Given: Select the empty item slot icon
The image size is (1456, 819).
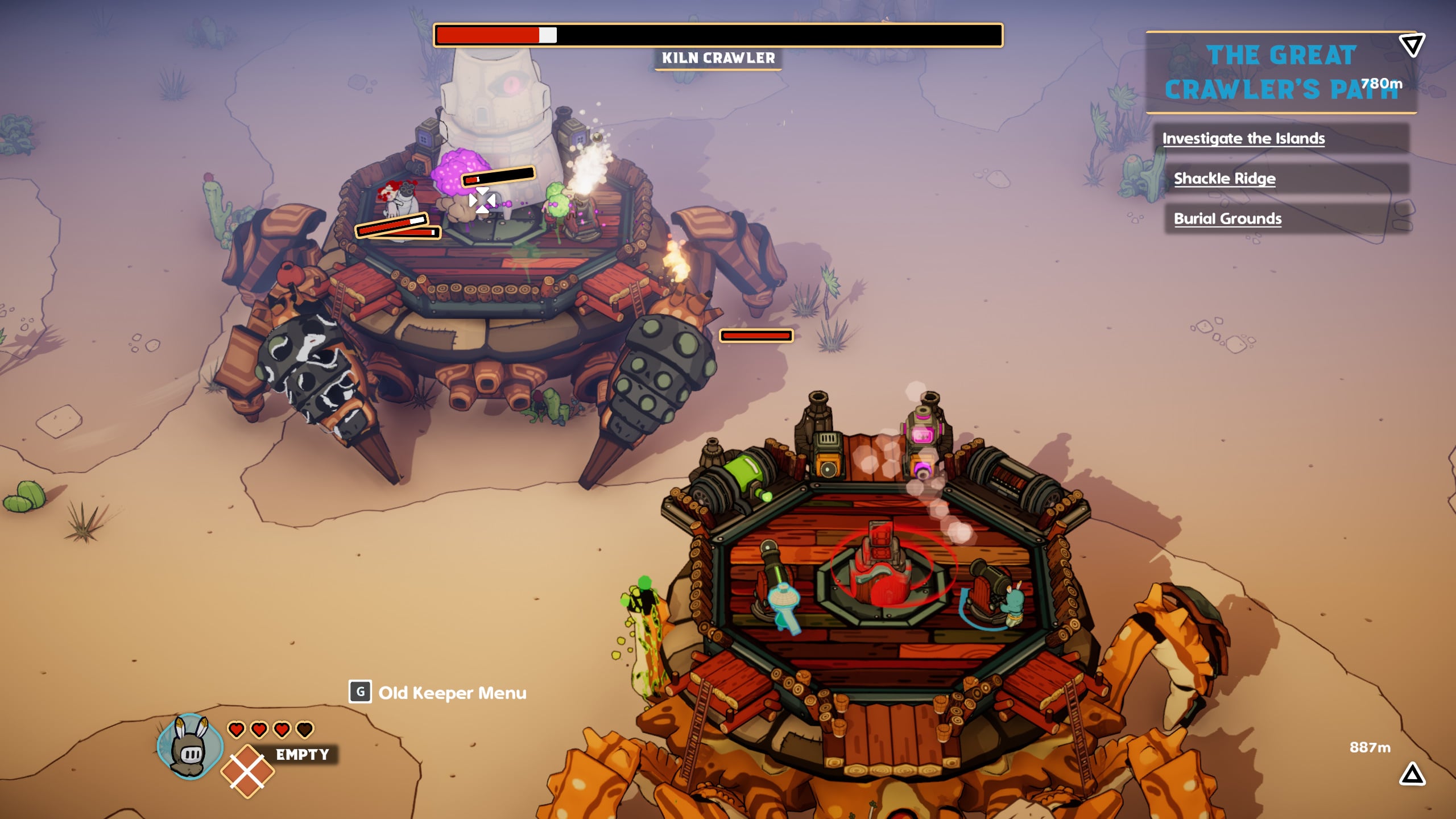Looking at the screenshot, I should [247, 771].
